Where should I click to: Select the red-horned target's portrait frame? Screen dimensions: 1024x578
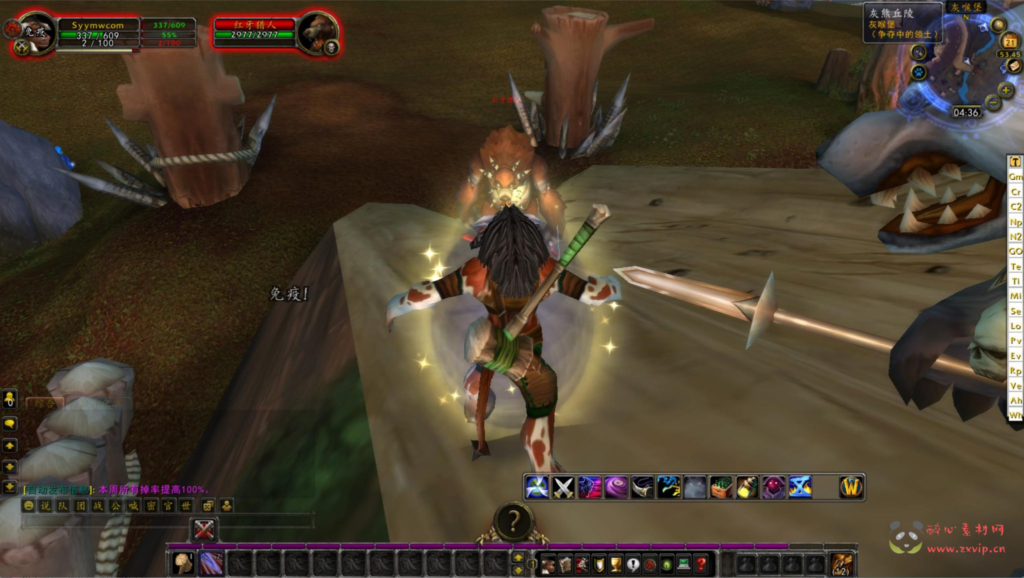pos(317,31)
